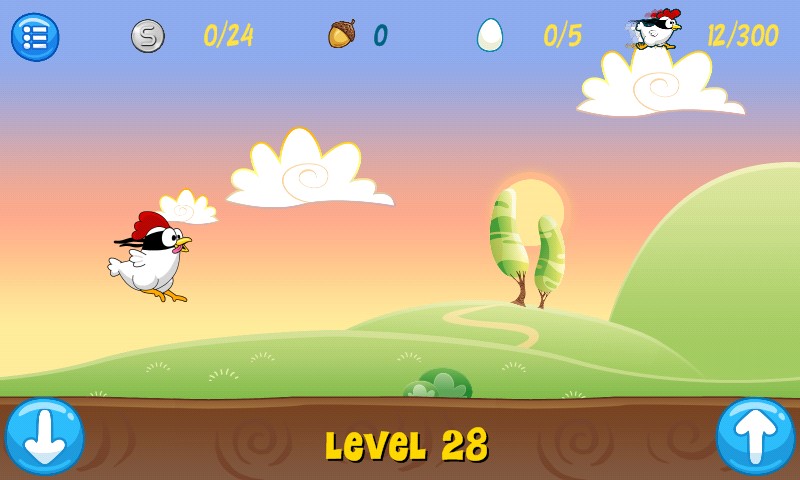Tap the blue down arrow button
The height and width of the screenshot is (480, 800).
click(45, 437)
